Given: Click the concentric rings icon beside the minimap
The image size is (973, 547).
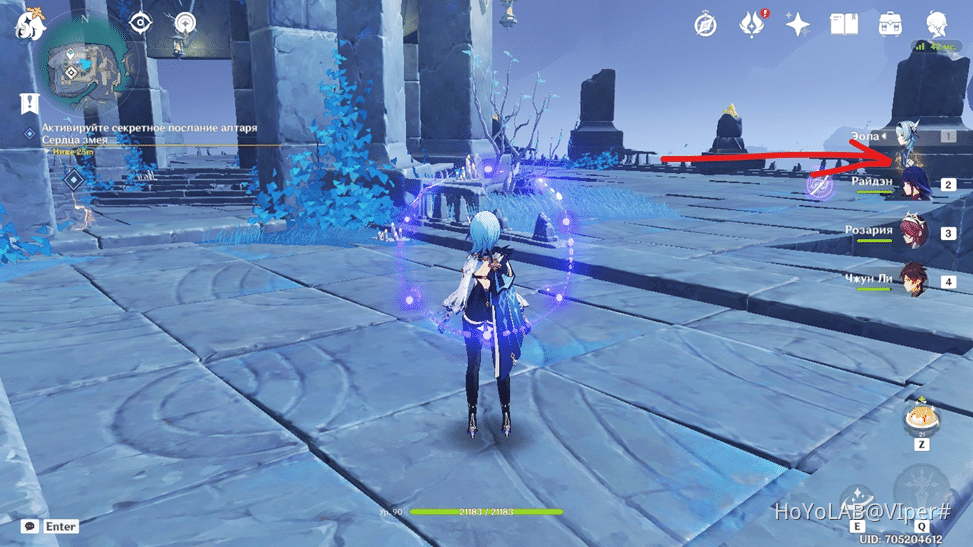Looking at the screenshot, I should (185, 23).
